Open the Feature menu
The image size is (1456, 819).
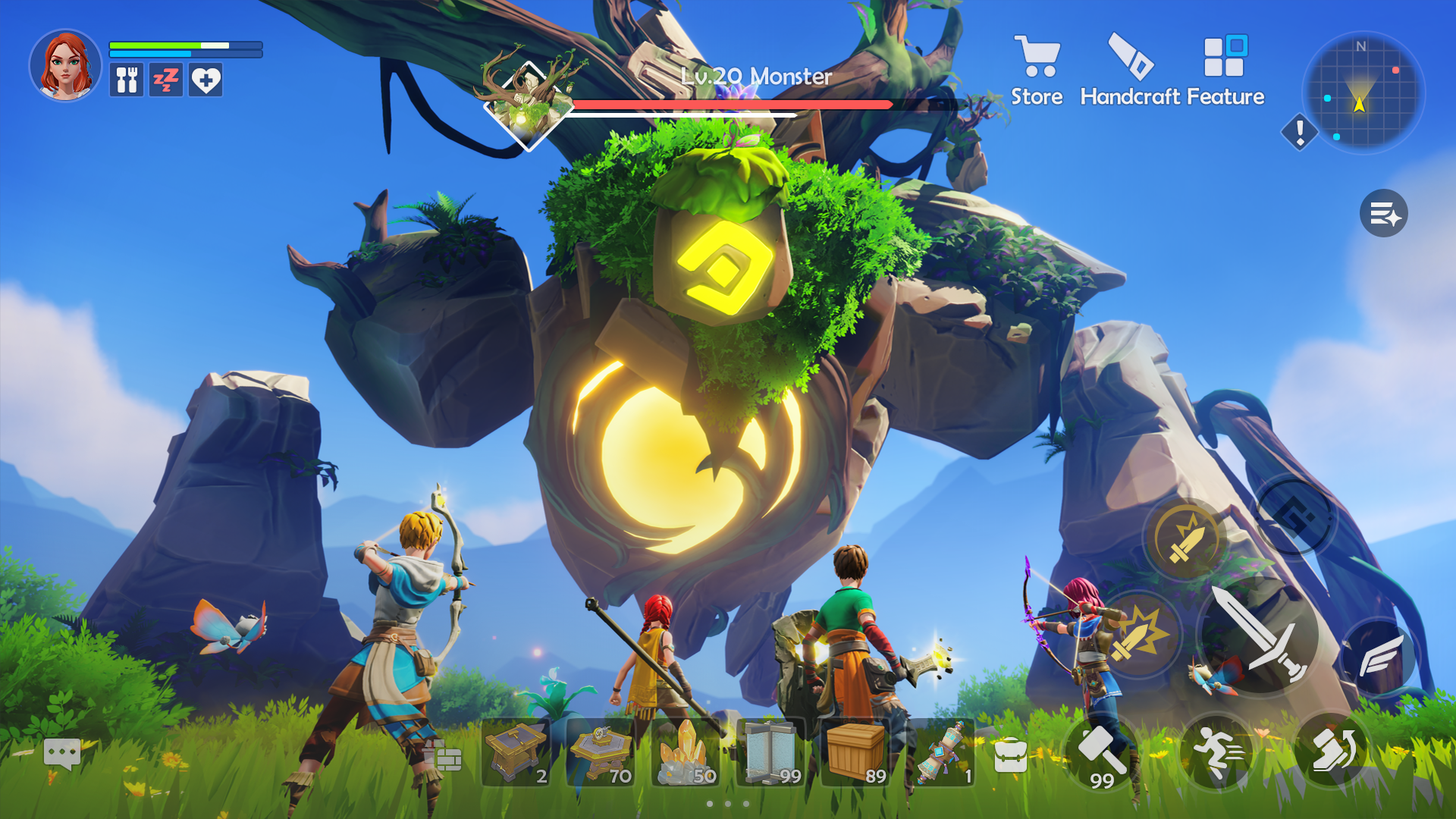click(1225, 71)
